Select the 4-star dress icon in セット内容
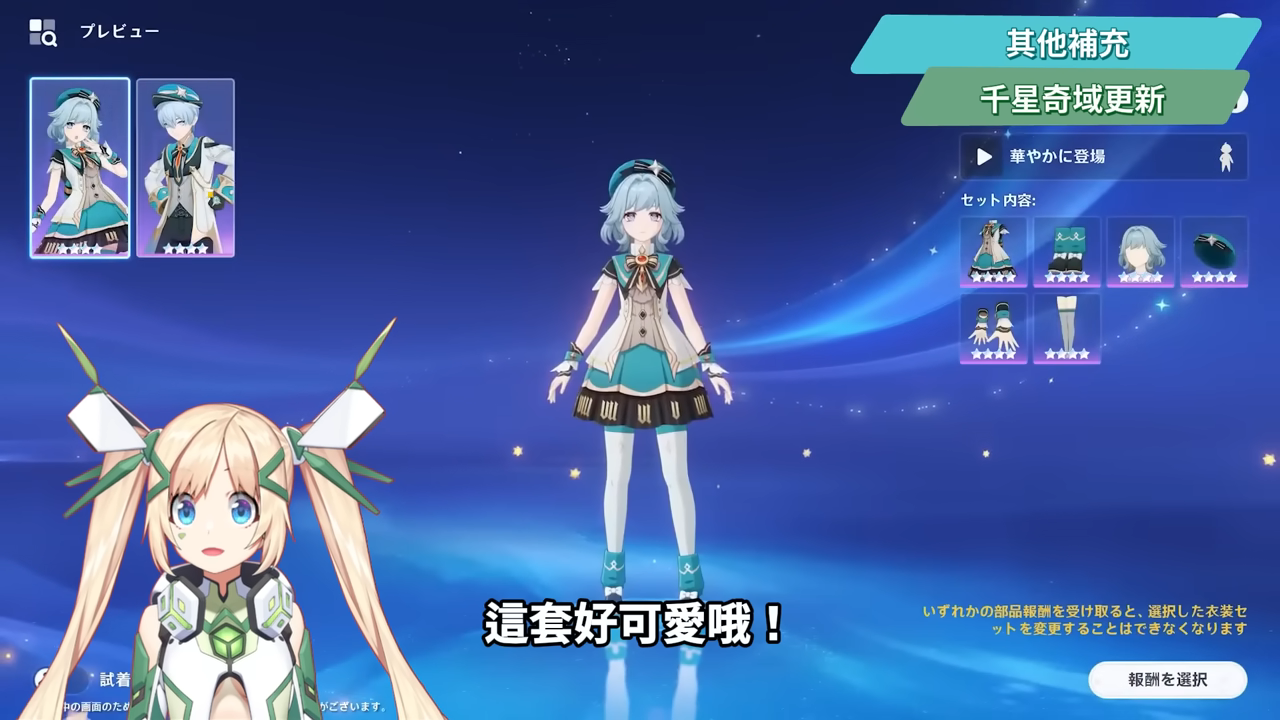Image resolution: width=1280 pixels, height=720 pixels. click(993, 253)
